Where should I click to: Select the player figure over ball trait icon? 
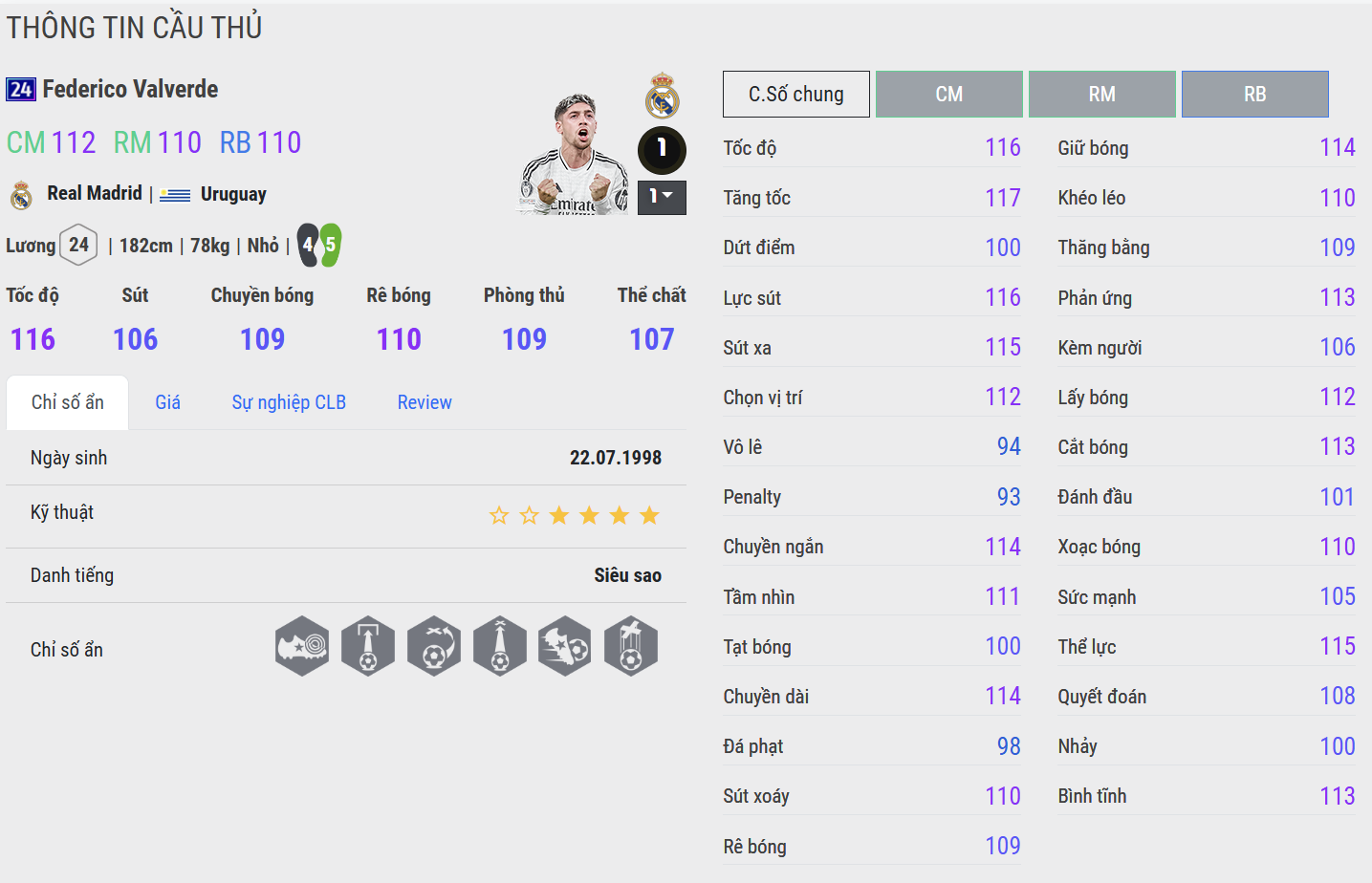631,646
